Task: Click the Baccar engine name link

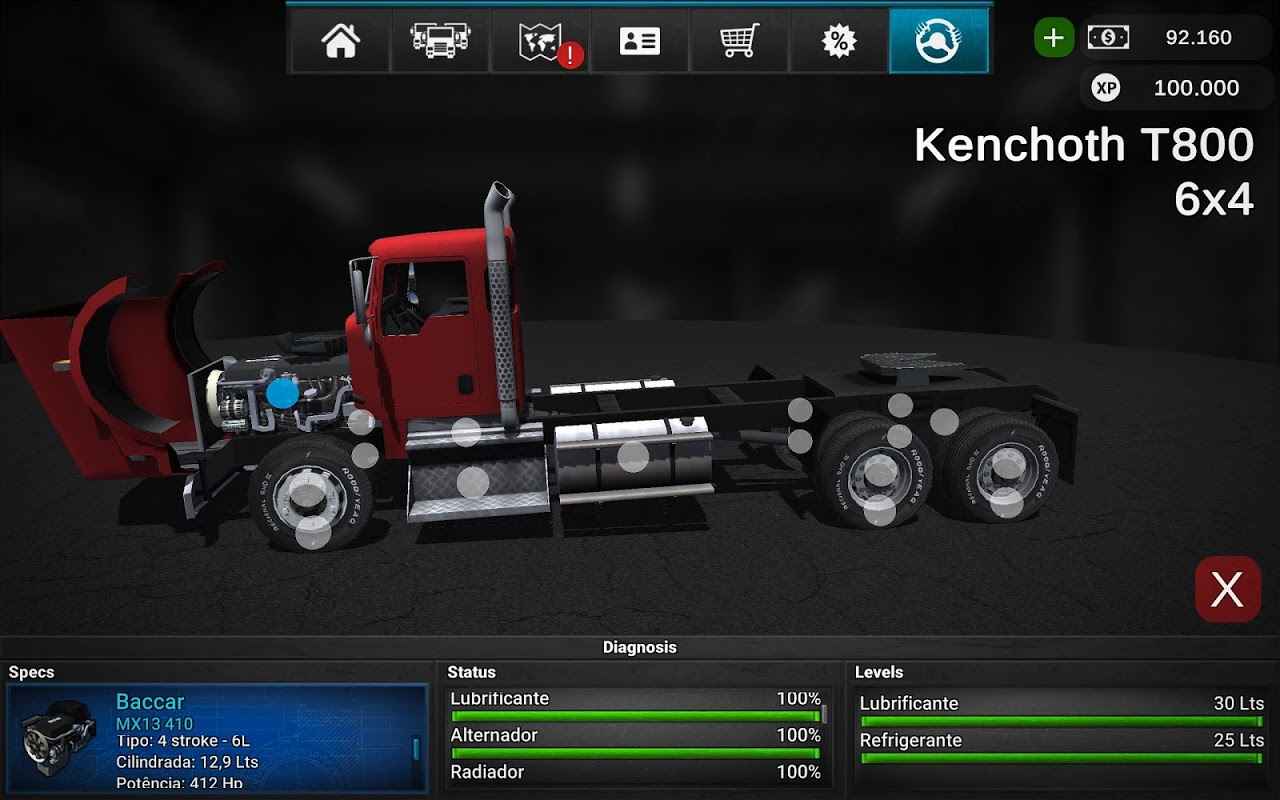Action: tap(148, 701)
